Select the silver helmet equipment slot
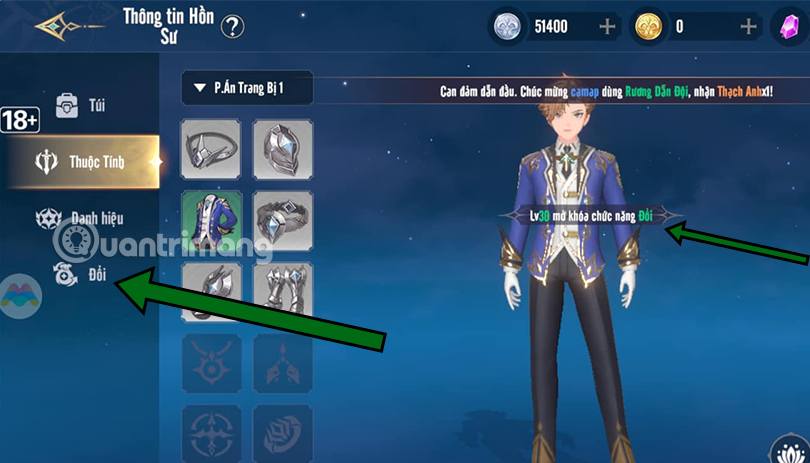 282,149
